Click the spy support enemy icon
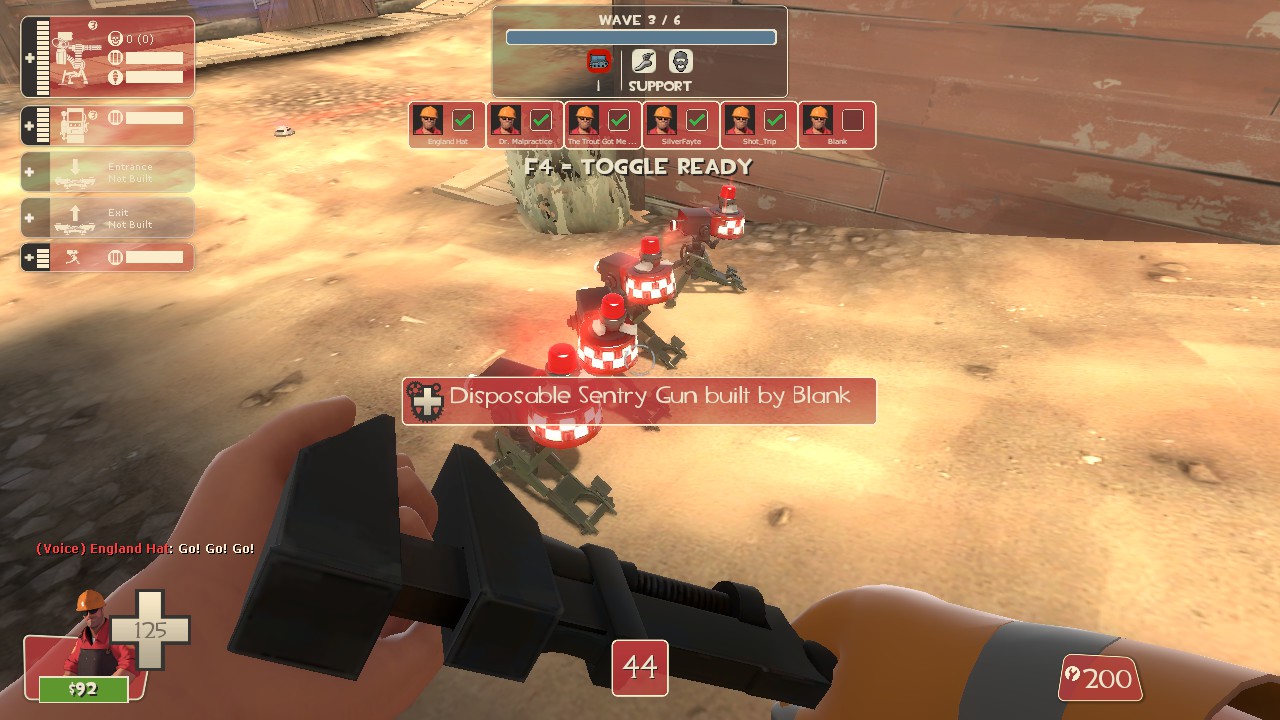This screenshot has width=1280, height=720. (681, 62)
